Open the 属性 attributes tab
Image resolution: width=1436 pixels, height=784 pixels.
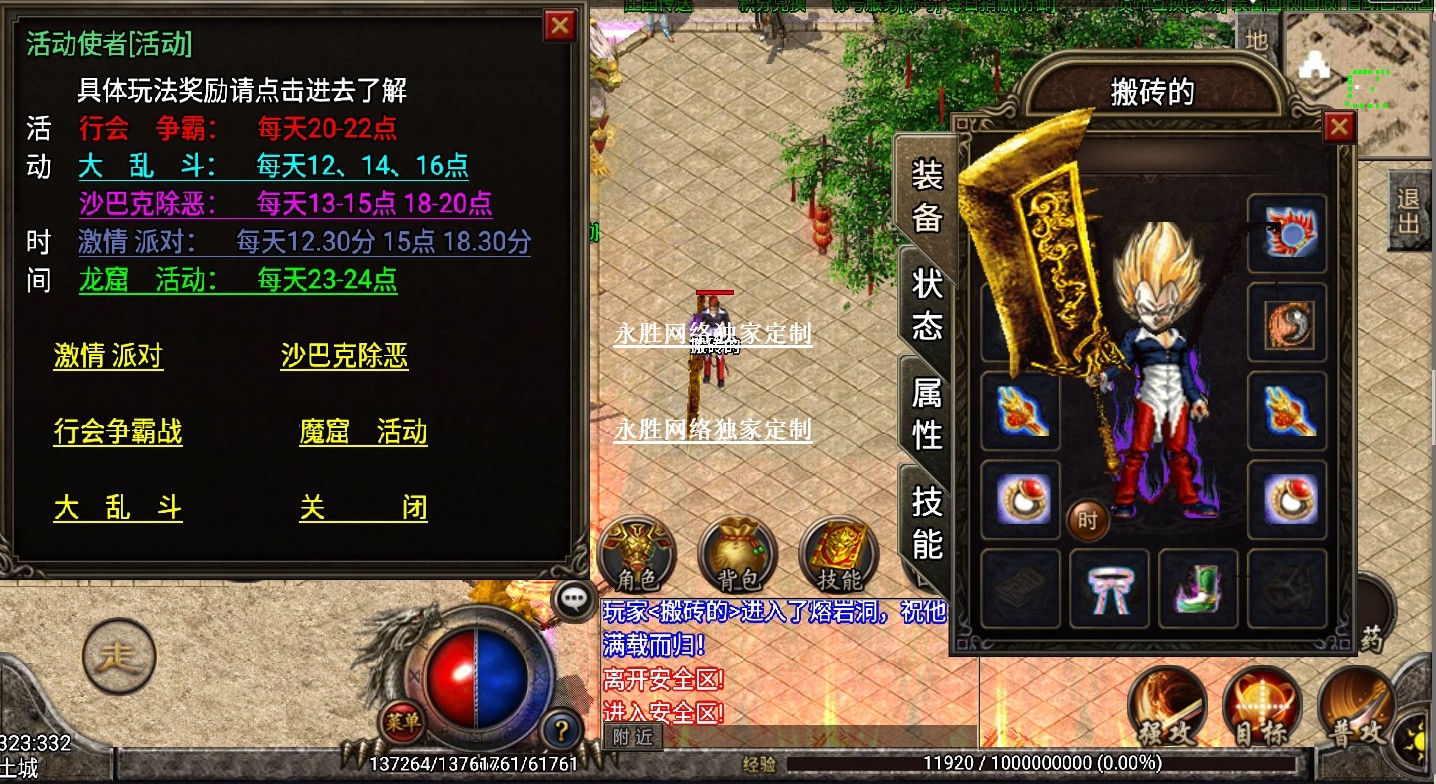click(x=927, y=413)
